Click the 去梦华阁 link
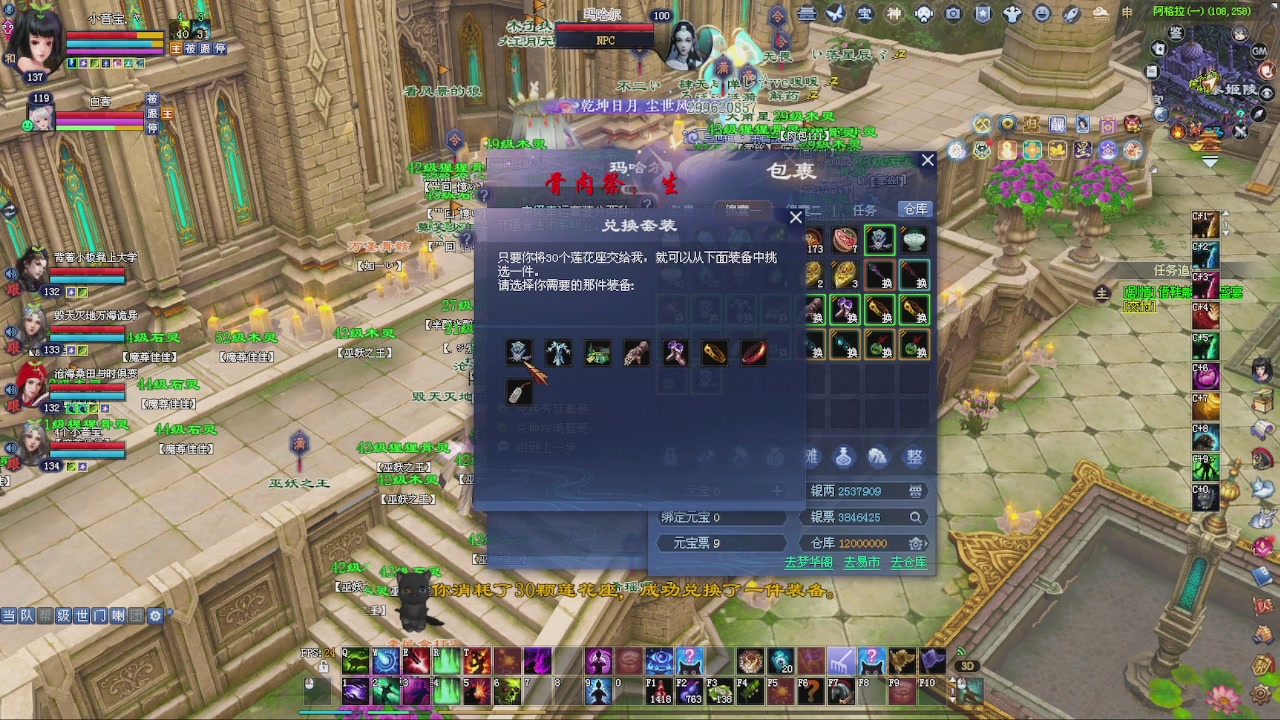 [809, 563]
